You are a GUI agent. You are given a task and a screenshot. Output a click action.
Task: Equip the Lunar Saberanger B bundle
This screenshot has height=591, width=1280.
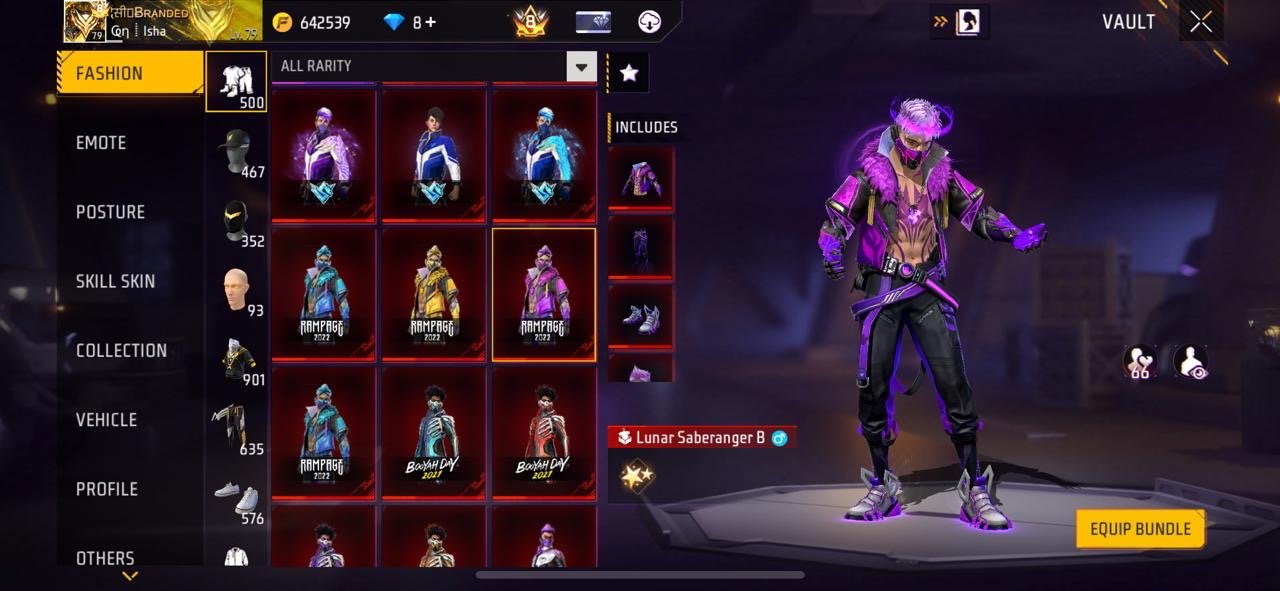point(1140,529)
